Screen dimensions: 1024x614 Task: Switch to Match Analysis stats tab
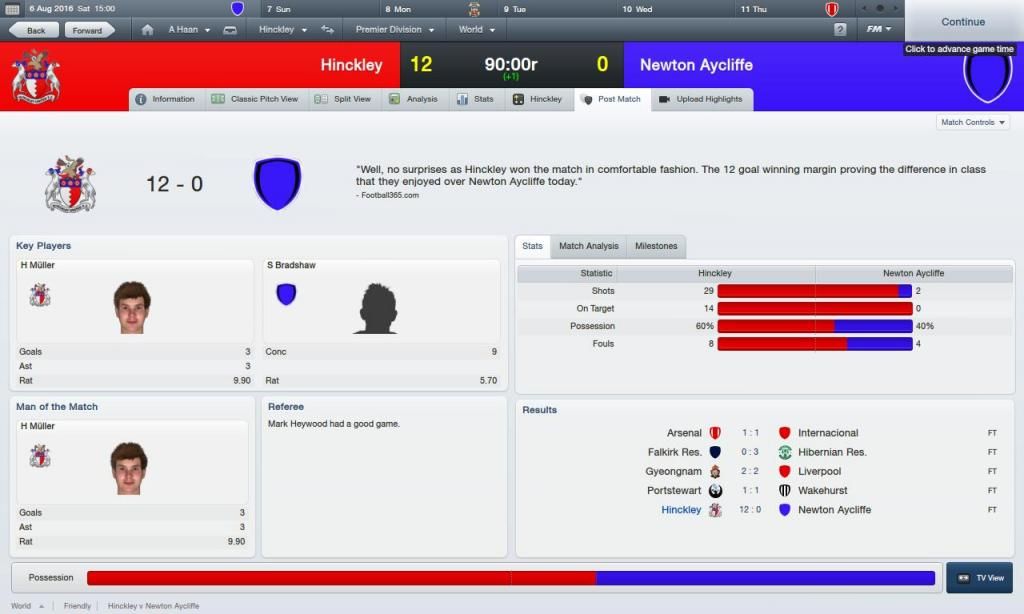click(x=588, y=246)
